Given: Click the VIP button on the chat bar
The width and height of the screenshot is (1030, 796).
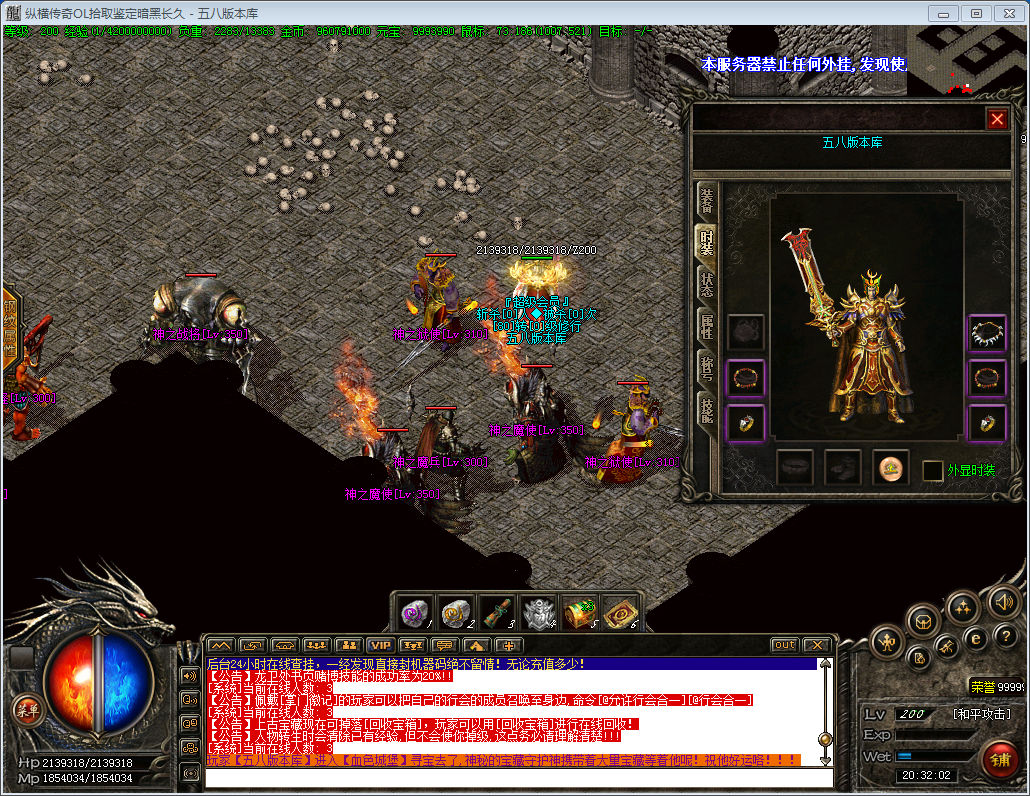Looking at the screenshot, I should (379, 645).
